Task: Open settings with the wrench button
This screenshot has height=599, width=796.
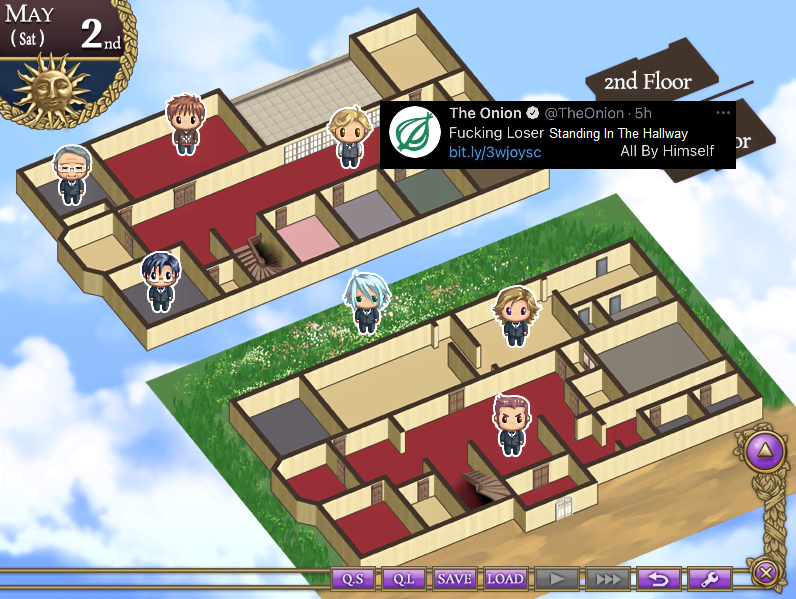Action: [x=709, y=579]
